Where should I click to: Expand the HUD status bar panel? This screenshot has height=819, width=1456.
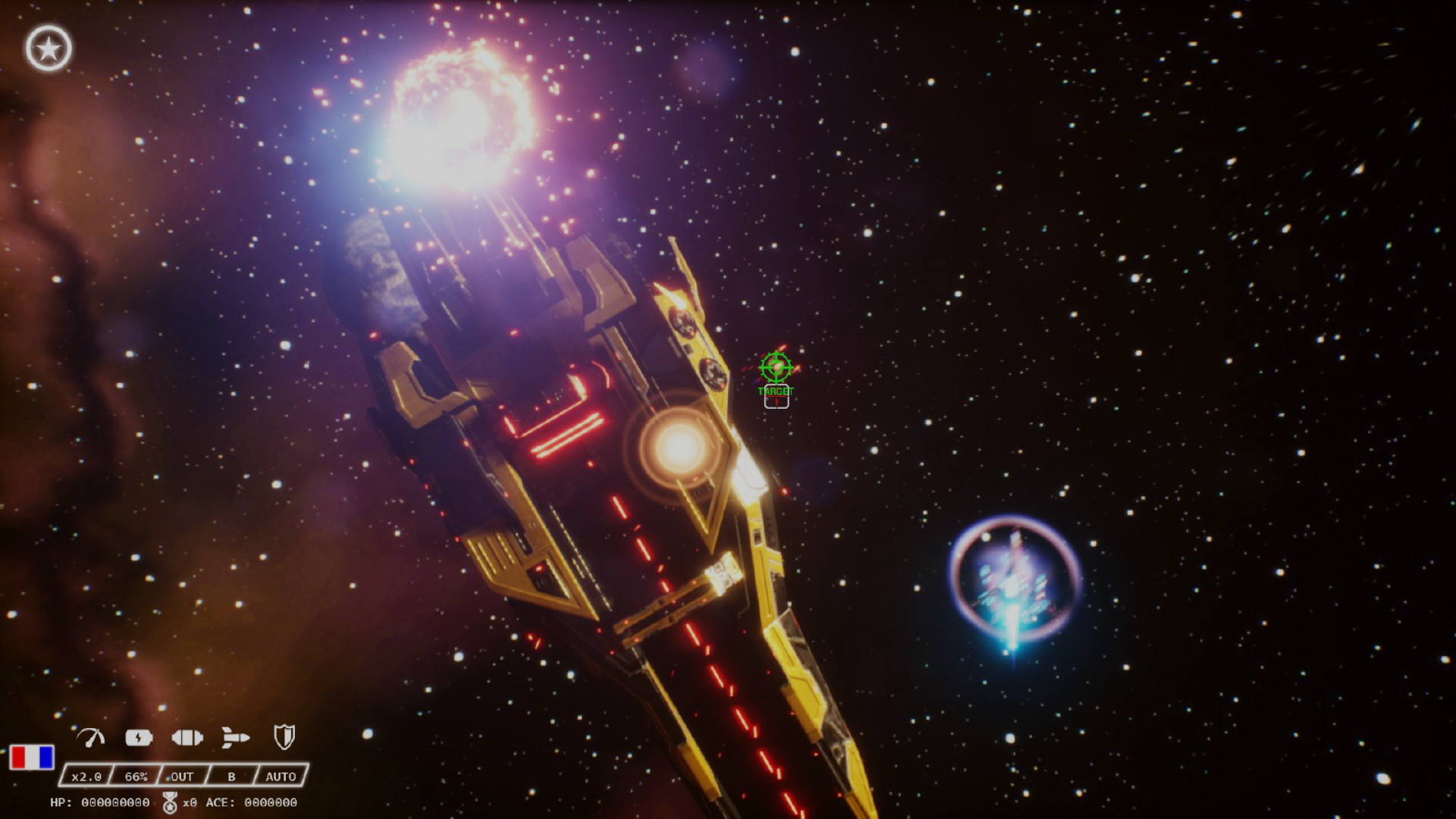182,777
